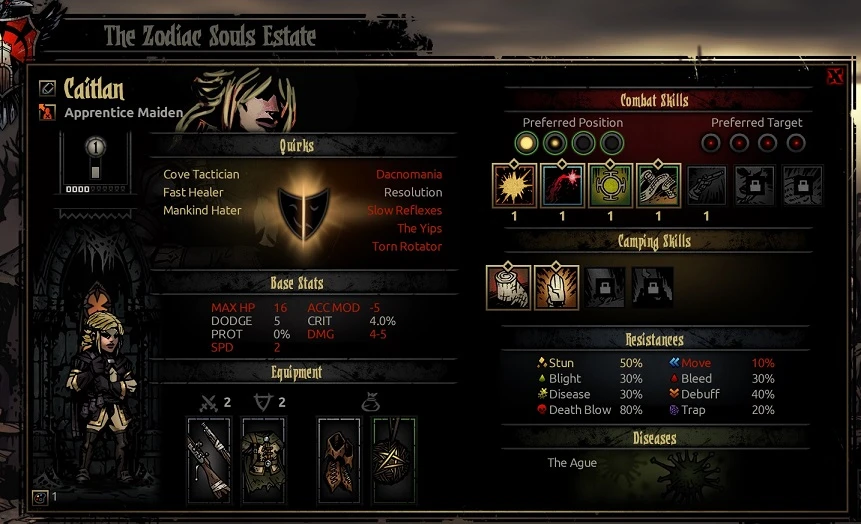Choose the raised hand camping skill

(x=556, y=286)
